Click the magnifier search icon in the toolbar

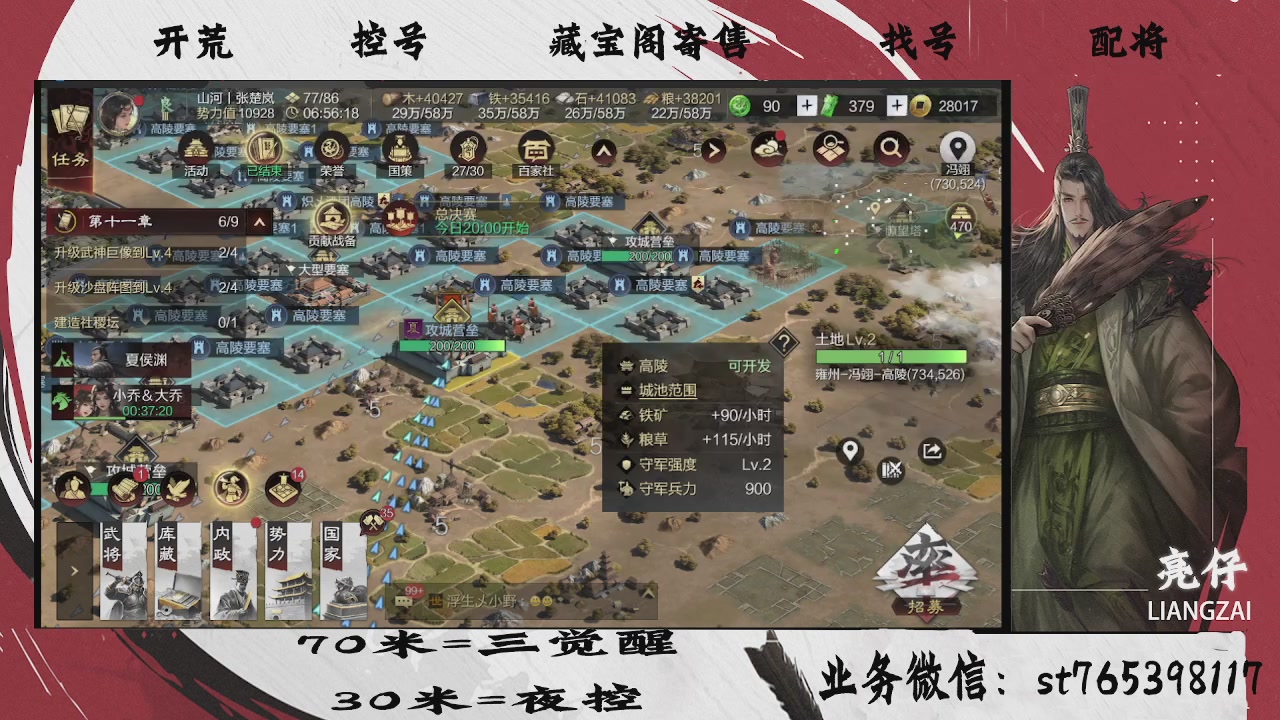(891, 148)
